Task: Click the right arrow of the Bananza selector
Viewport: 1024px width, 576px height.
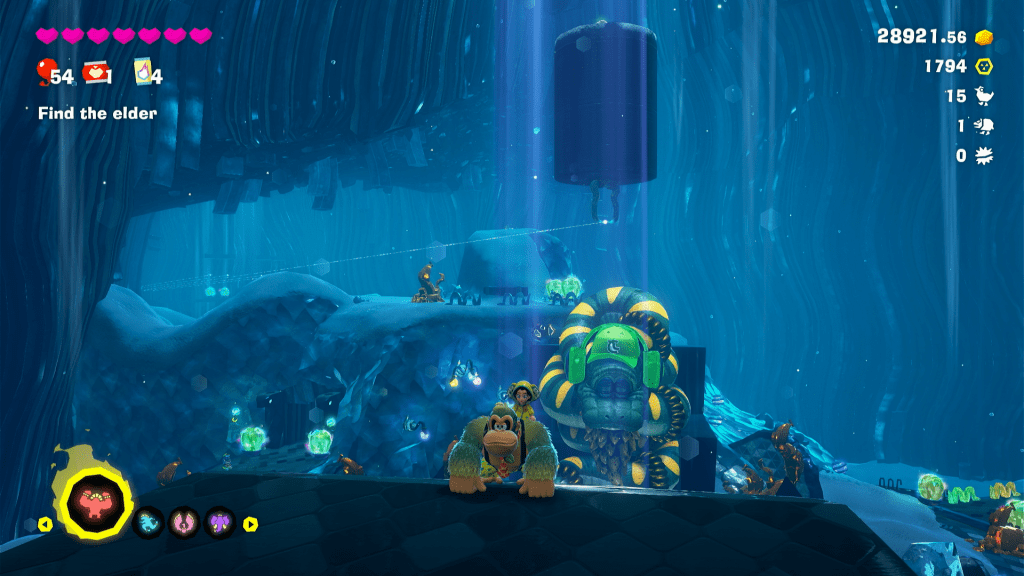Action: click(251, 523)
